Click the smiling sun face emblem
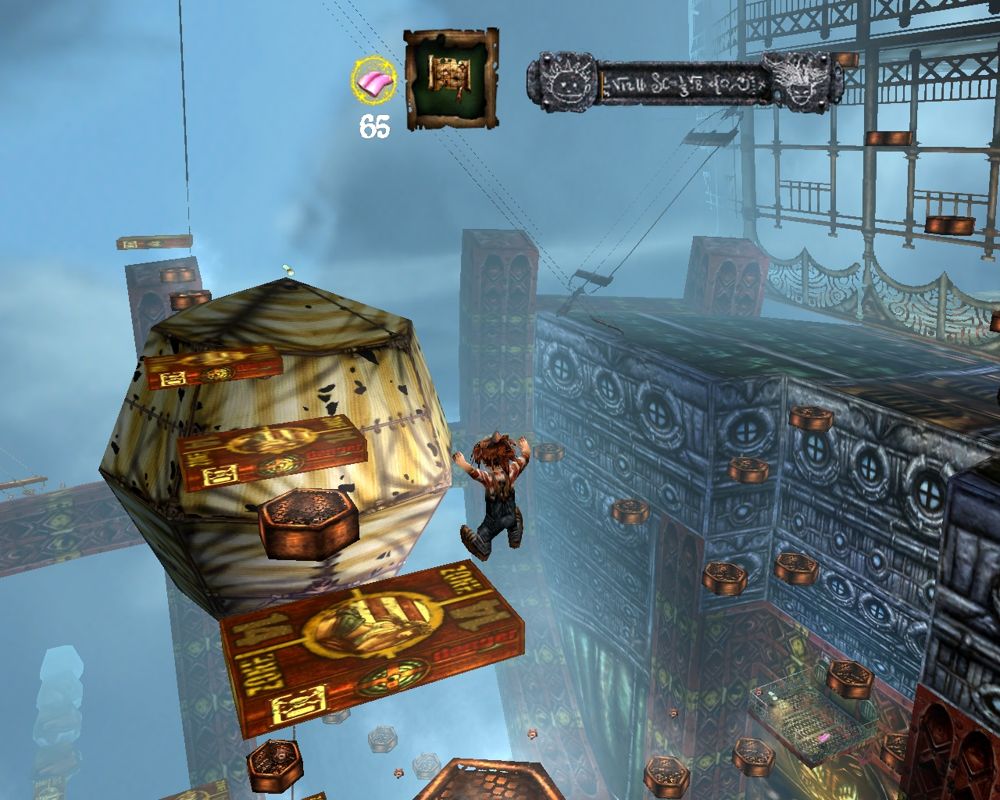Viewport: 1000px width, 800px height. tap(563, 80)
